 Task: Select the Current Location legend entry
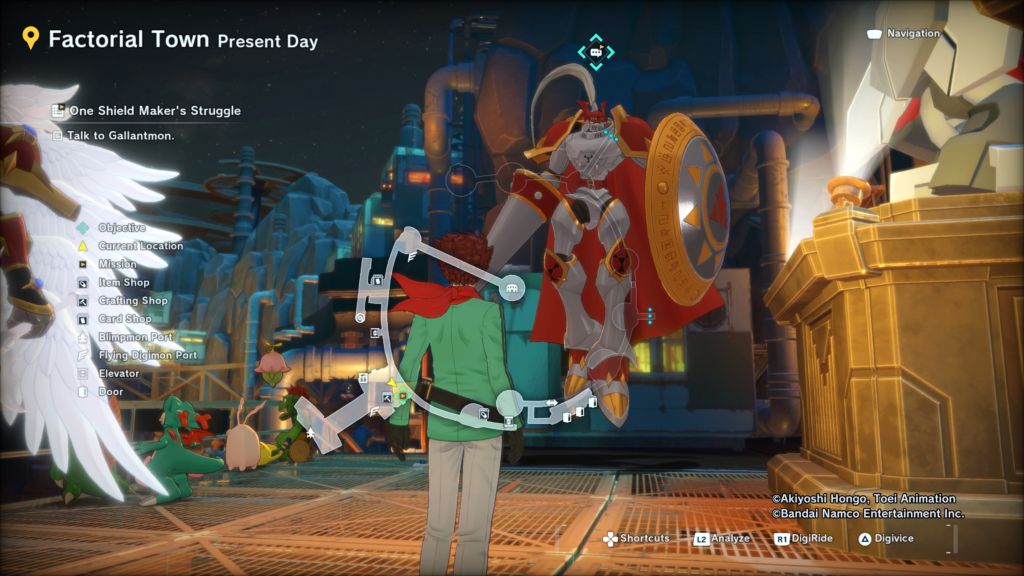tap(139, 246)
